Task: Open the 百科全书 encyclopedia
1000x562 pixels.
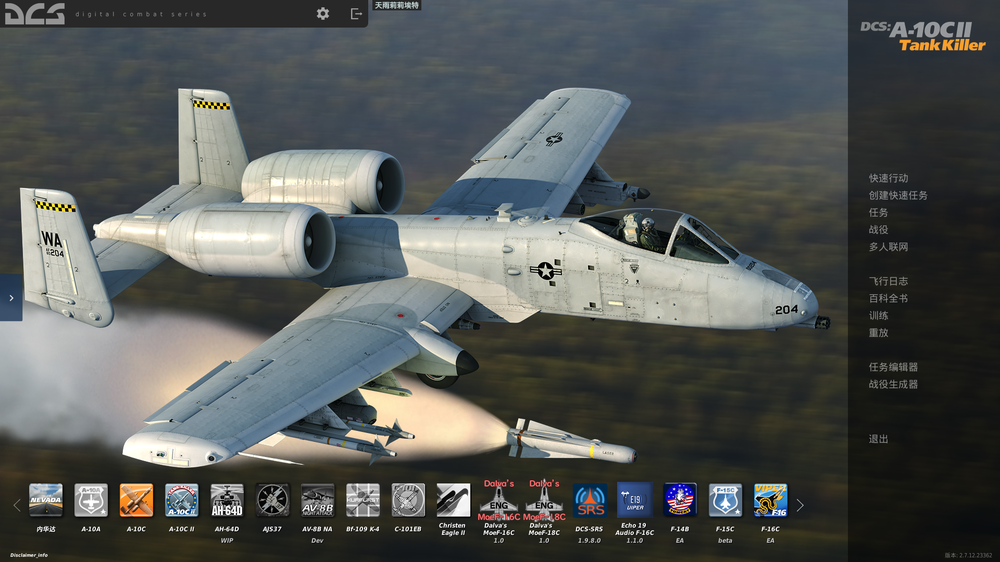Action: pyautogui.click(x=888, y=298)
